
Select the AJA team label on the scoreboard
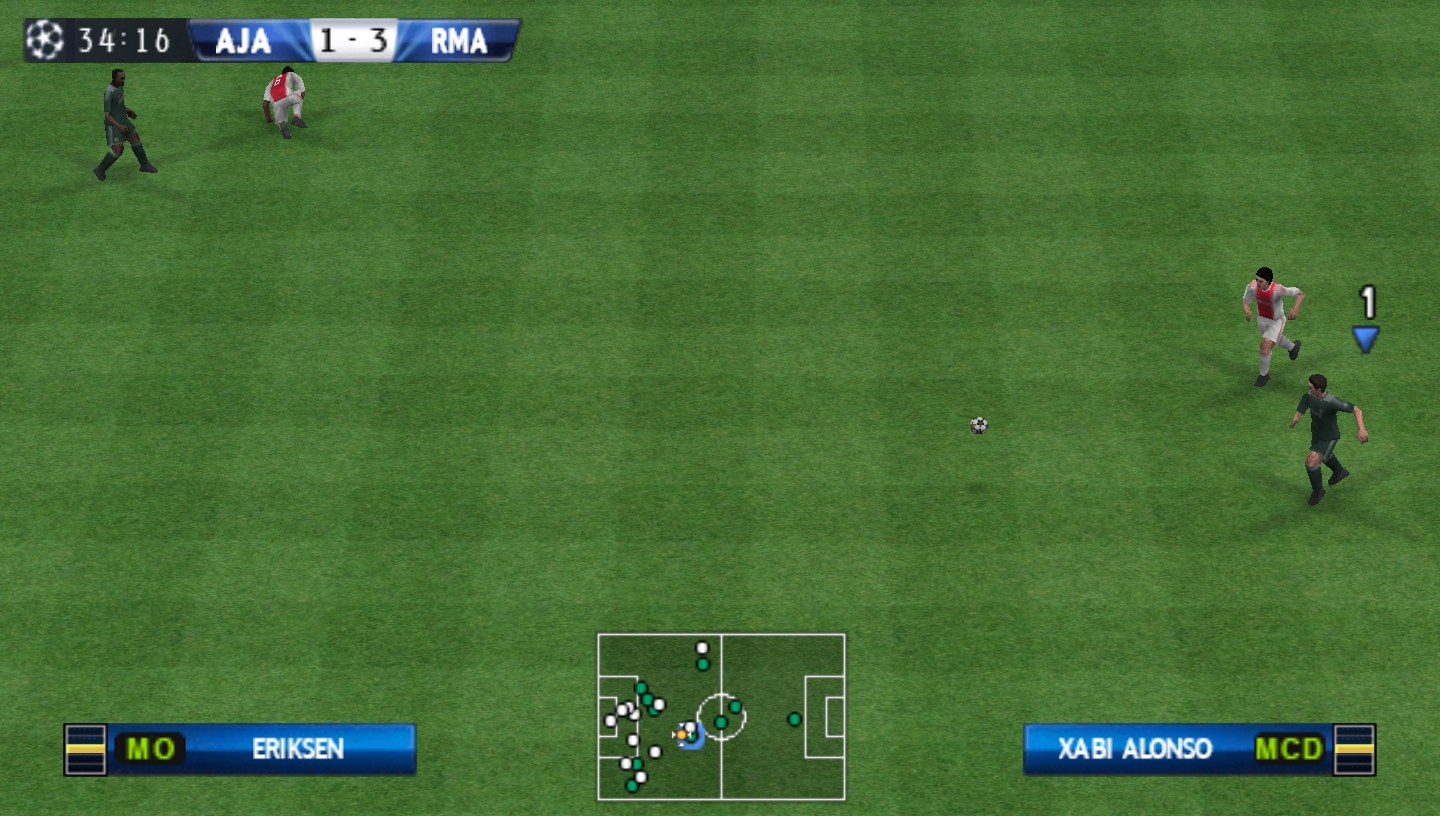(242, 42)
